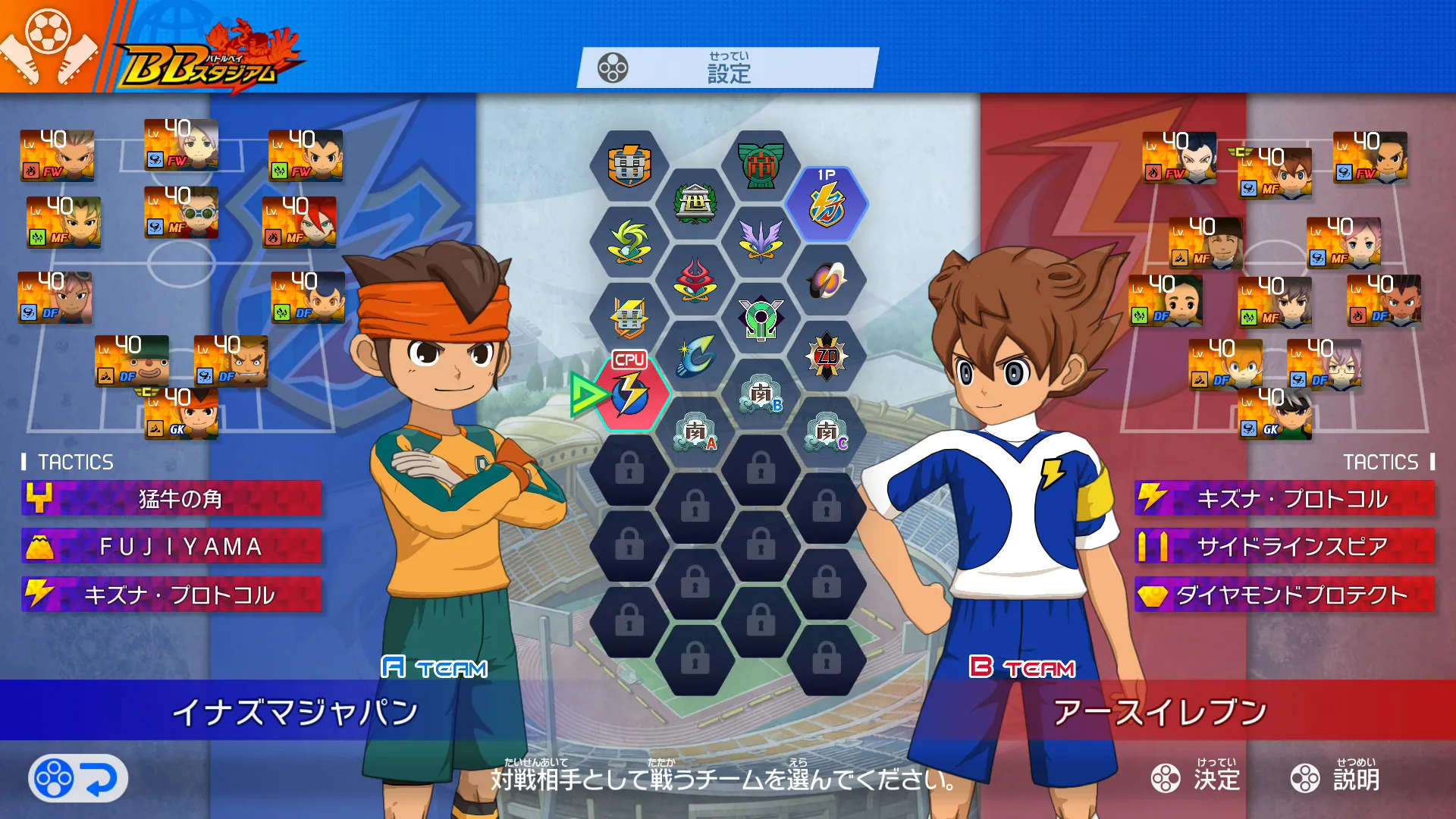The width and height of the screenshot is (1456, 819).
Task: Choose the FUJIYAMA tactic
Action: click(172, 547)
